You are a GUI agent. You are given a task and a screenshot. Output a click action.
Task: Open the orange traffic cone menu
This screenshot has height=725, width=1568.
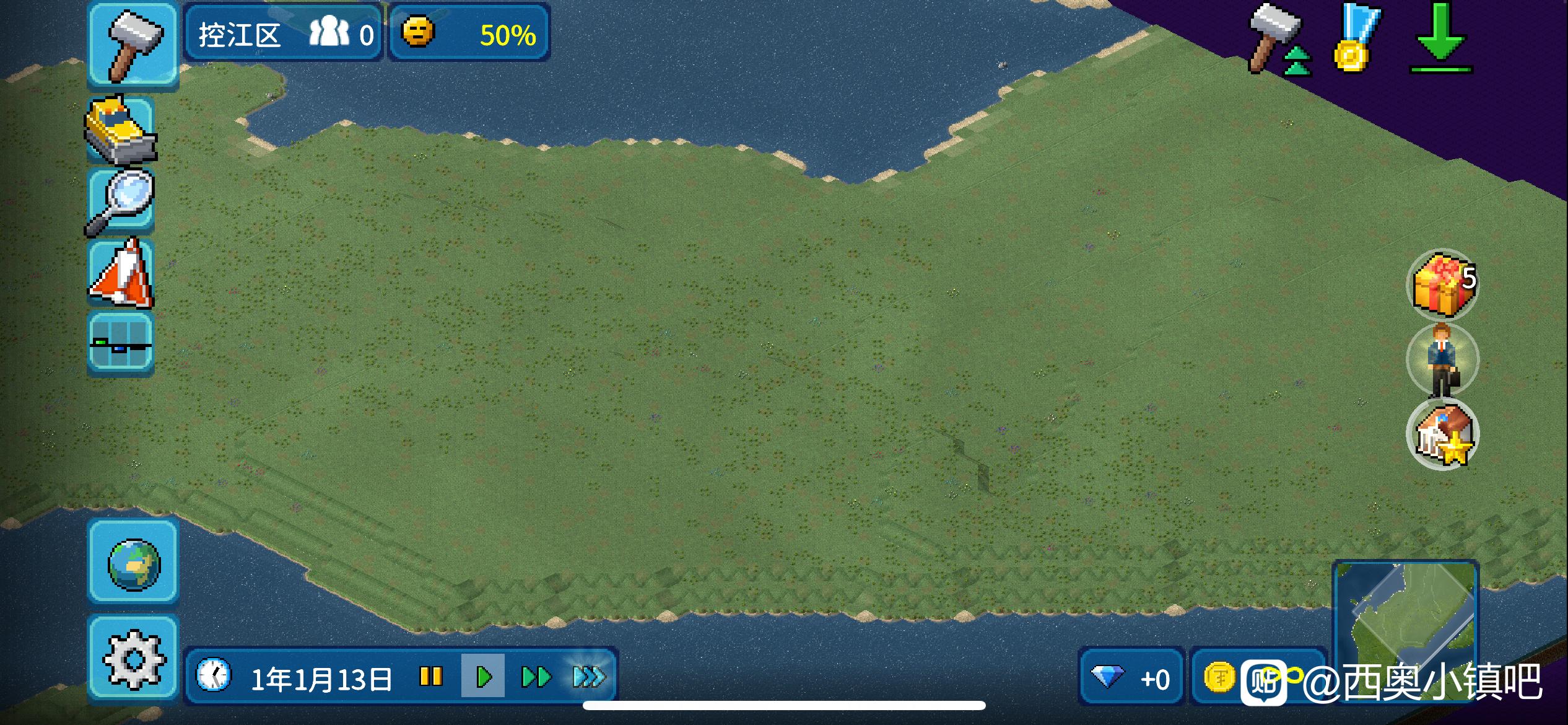coord(121,274)
